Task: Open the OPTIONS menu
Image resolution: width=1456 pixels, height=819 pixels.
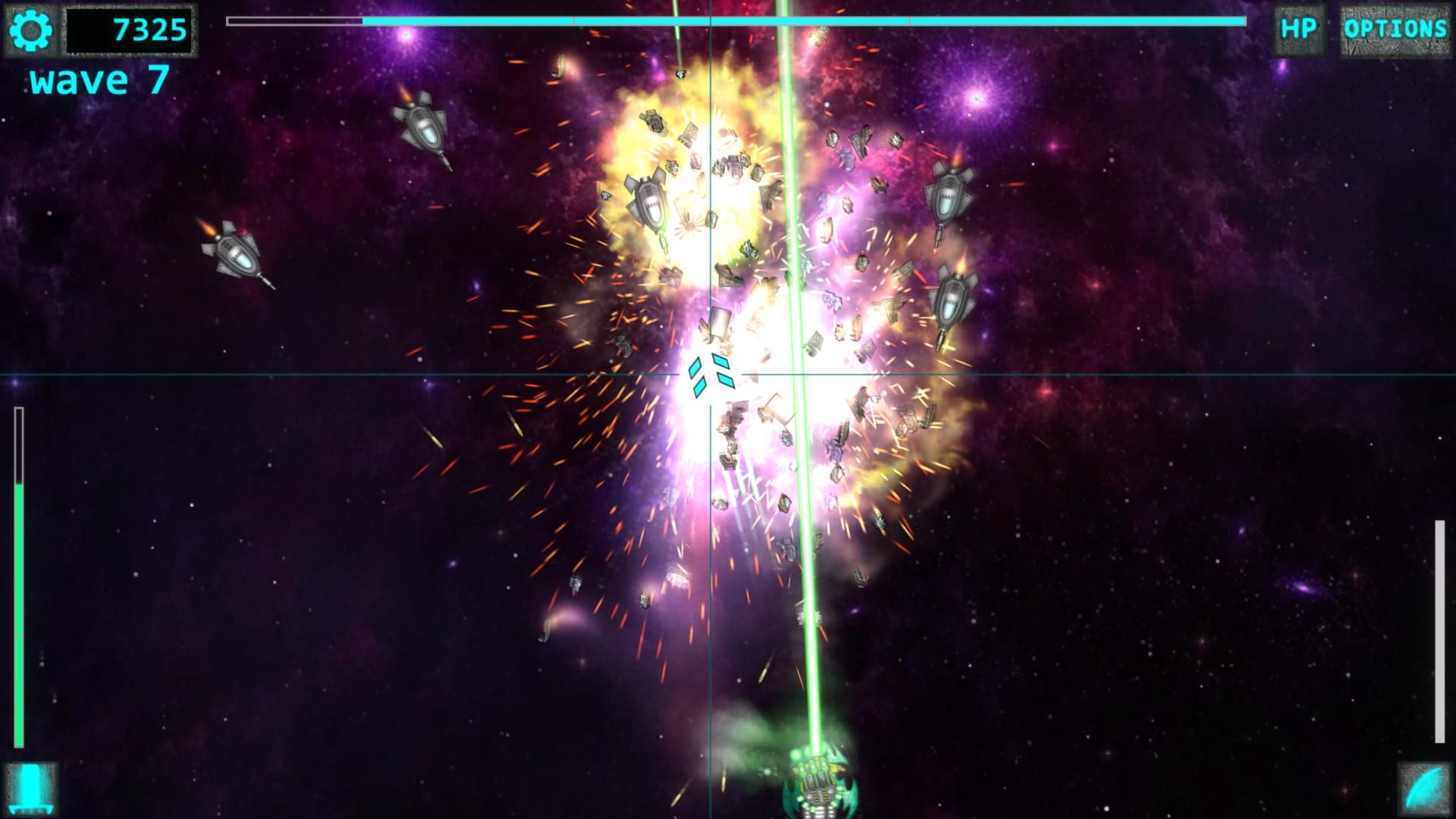Action: tap(1395, 30)
